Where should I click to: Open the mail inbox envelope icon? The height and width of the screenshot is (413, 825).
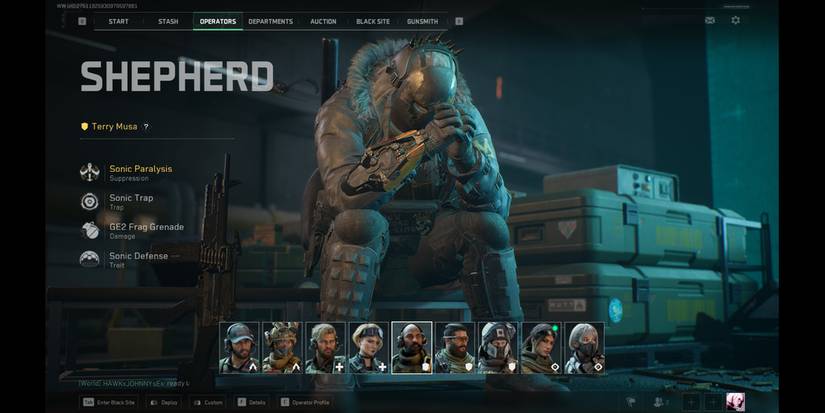click(x=710, y=20)
